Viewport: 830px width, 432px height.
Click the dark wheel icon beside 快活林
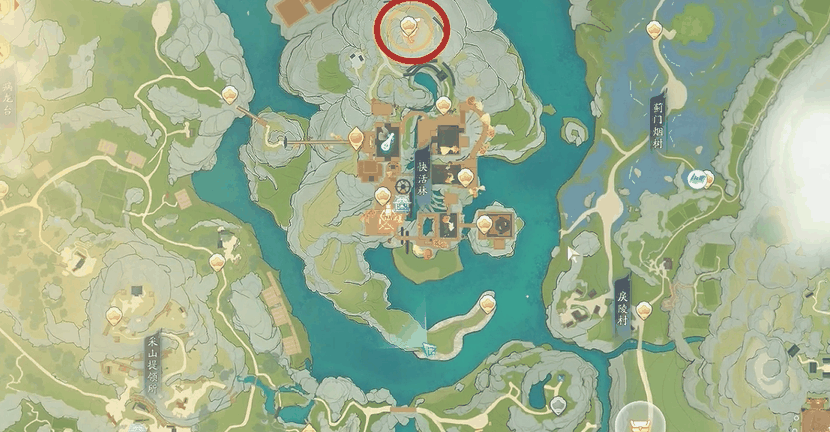(x=403, y=187)
